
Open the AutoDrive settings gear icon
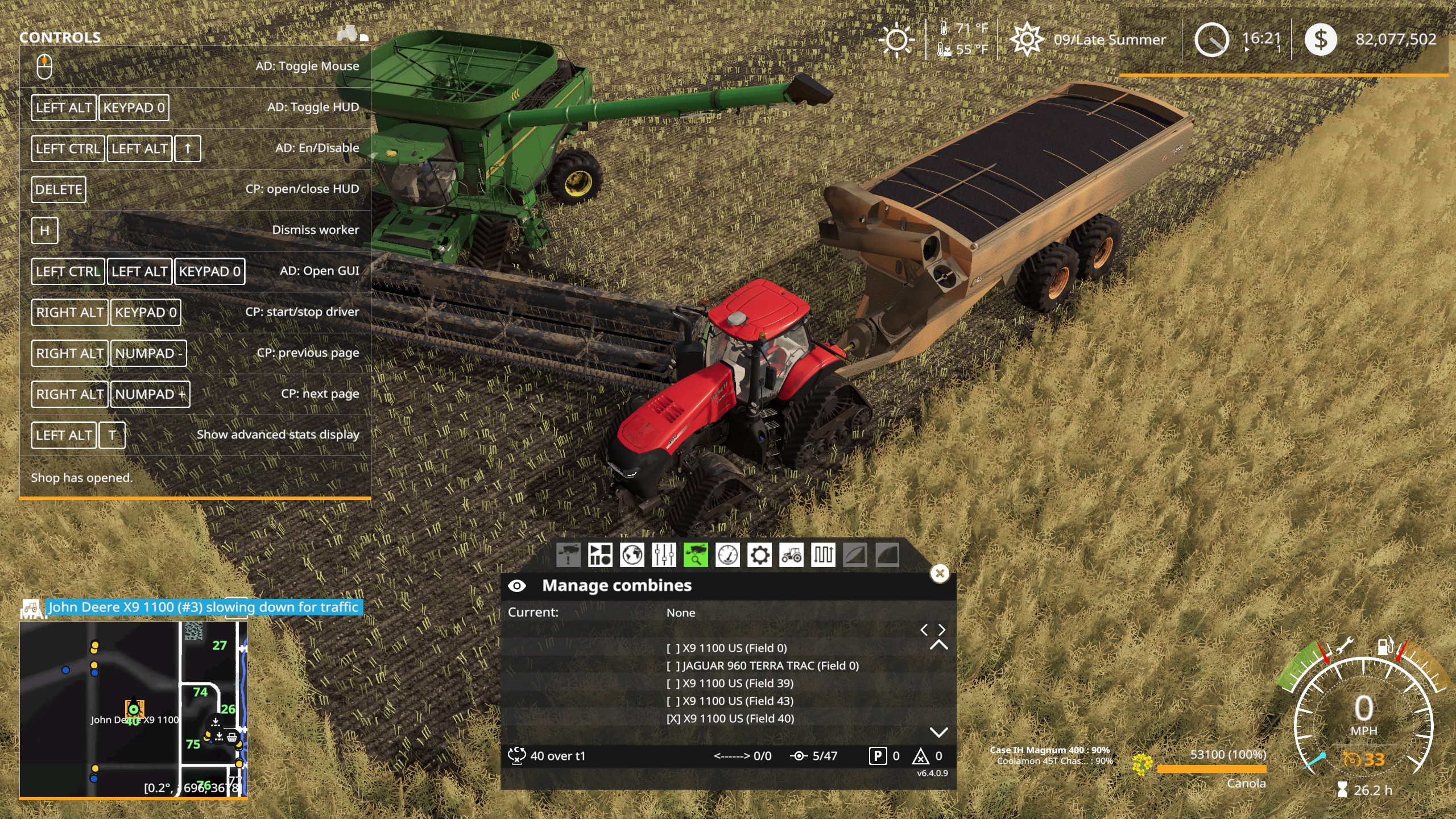pyautogui.click(x=759, y=555)
